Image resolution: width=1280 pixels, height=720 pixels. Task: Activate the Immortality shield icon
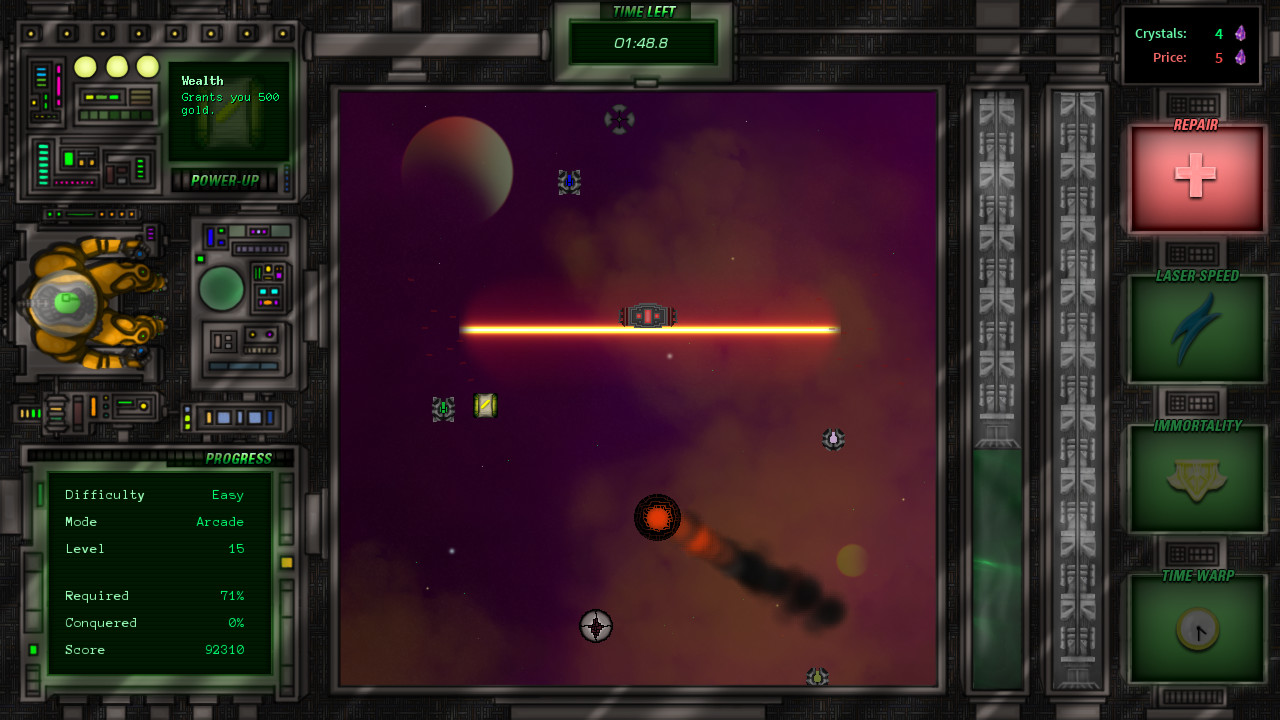pyautogui.click(x=1195, y=478)
